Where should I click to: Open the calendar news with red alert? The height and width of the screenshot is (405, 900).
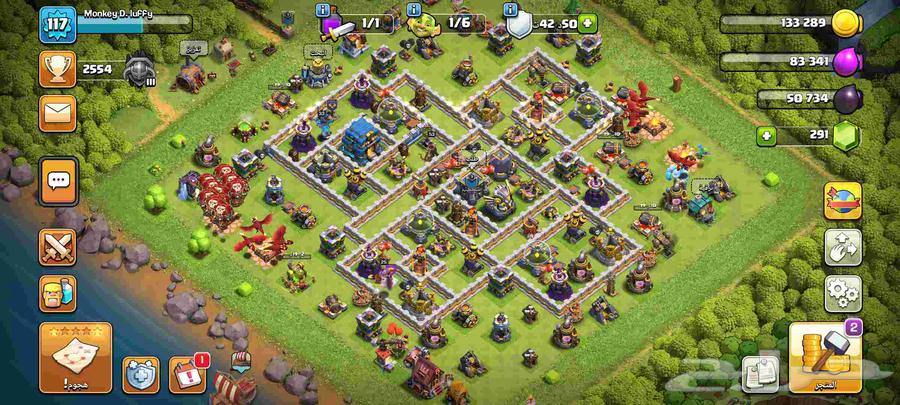[x=187, y=375]
